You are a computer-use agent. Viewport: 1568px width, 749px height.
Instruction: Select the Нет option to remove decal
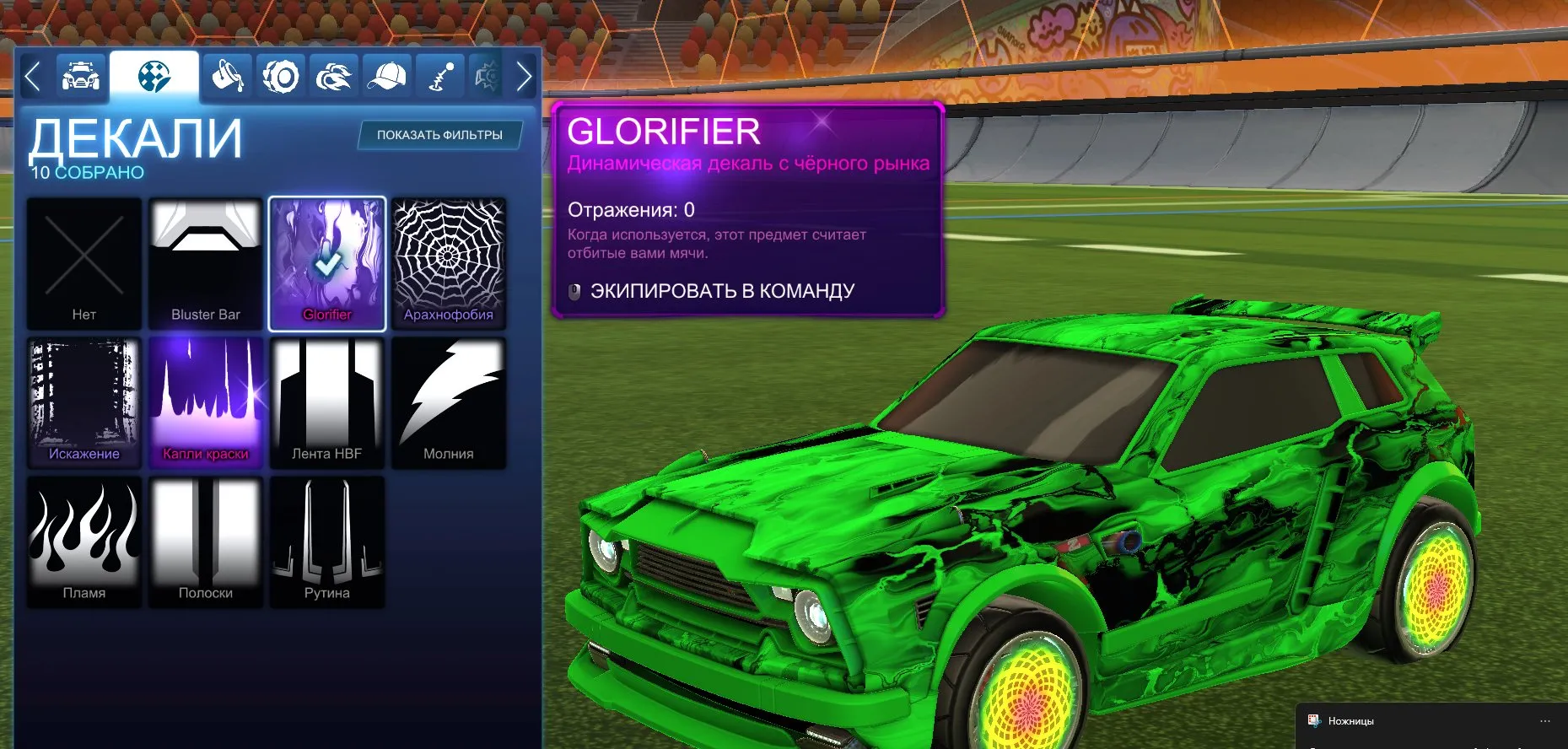(x=84, y=261)
